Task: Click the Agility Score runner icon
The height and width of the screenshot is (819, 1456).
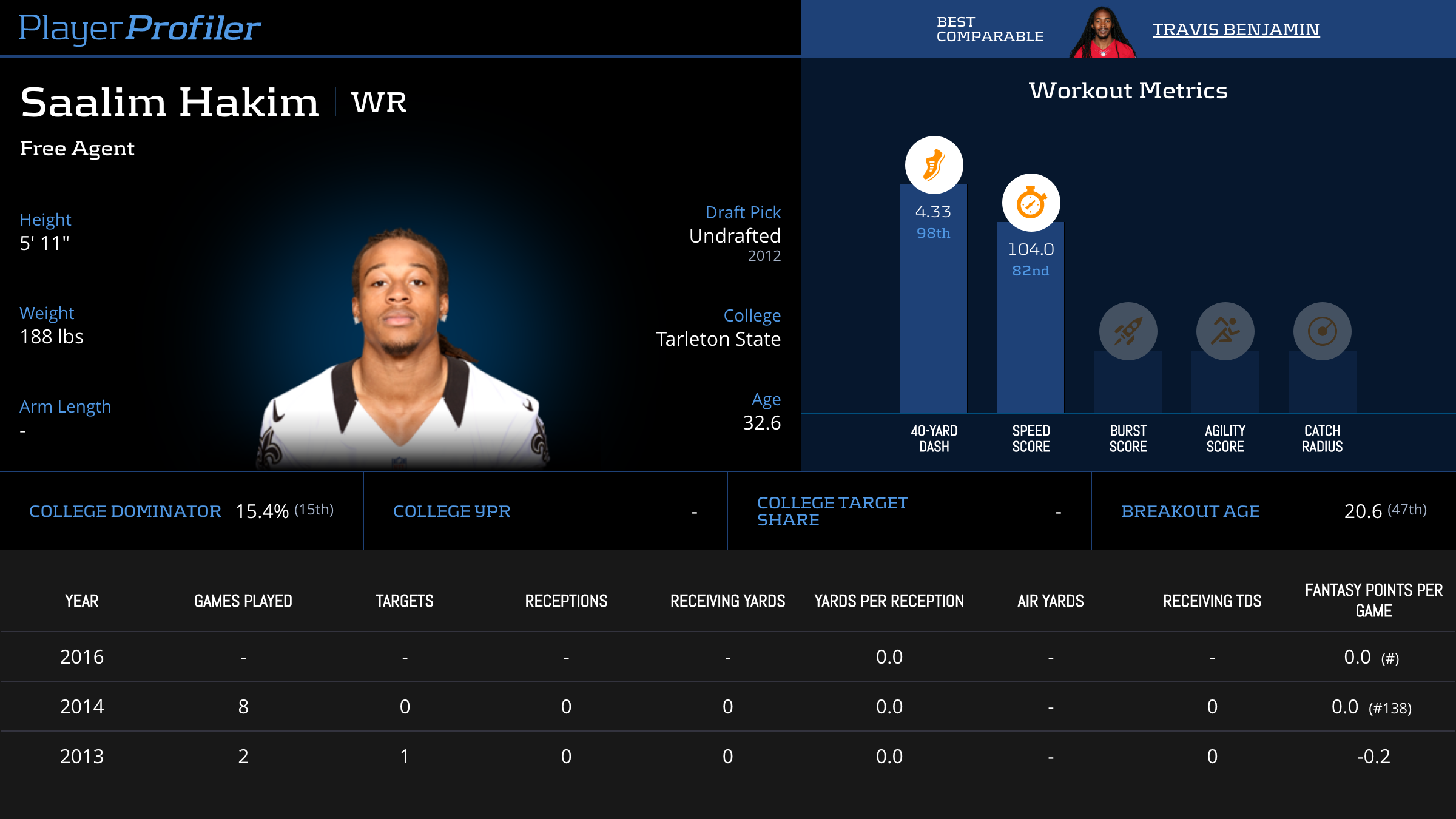Action: coord(1225,331)
